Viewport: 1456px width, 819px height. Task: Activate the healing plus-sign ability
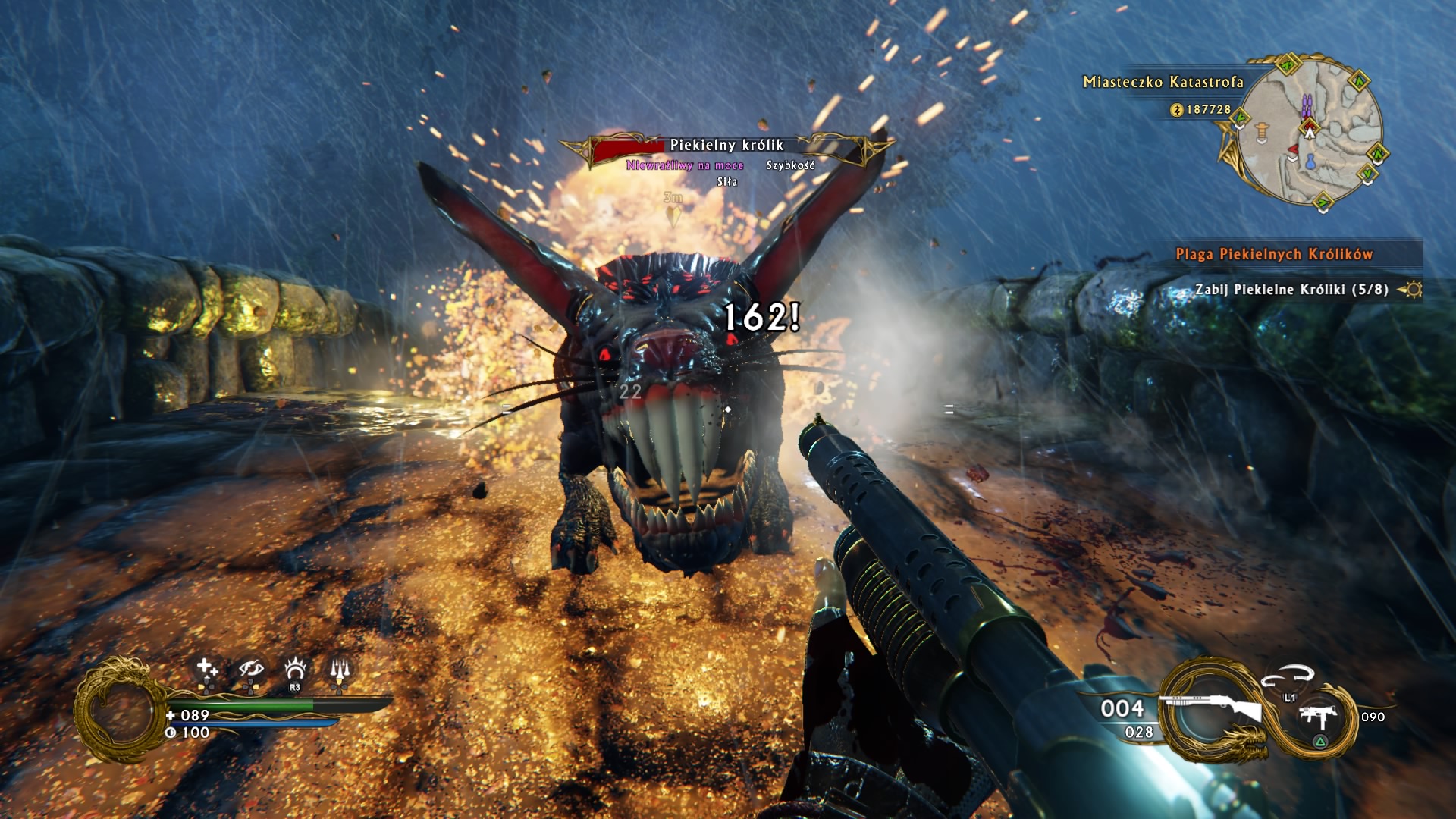click(x=206, y=669)
